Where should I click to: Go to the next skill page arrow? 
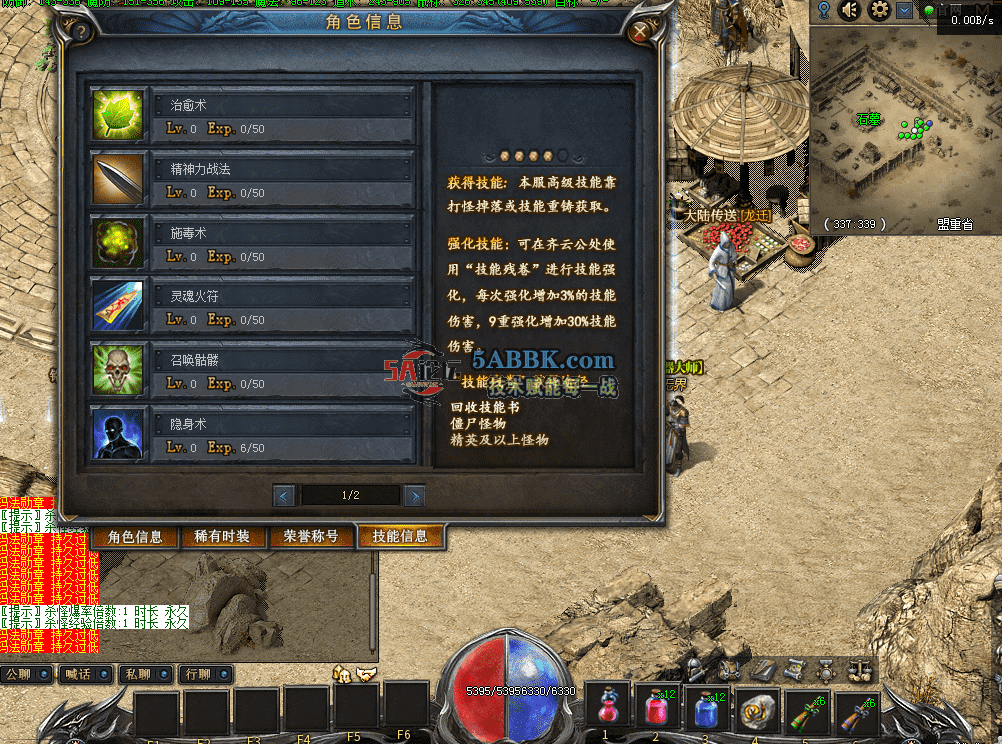(414, 495)
